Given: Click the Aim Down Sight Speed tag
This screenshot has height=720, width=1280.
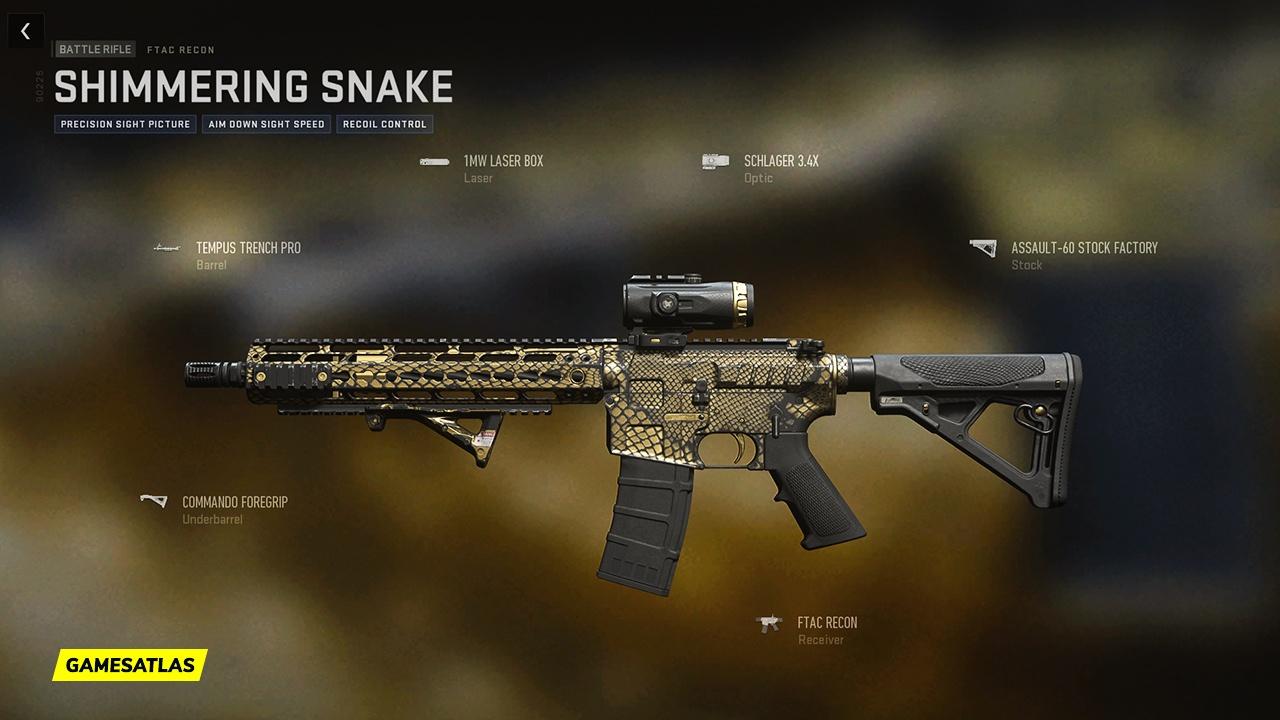Looking at the screenshot, I should (266, 125).
